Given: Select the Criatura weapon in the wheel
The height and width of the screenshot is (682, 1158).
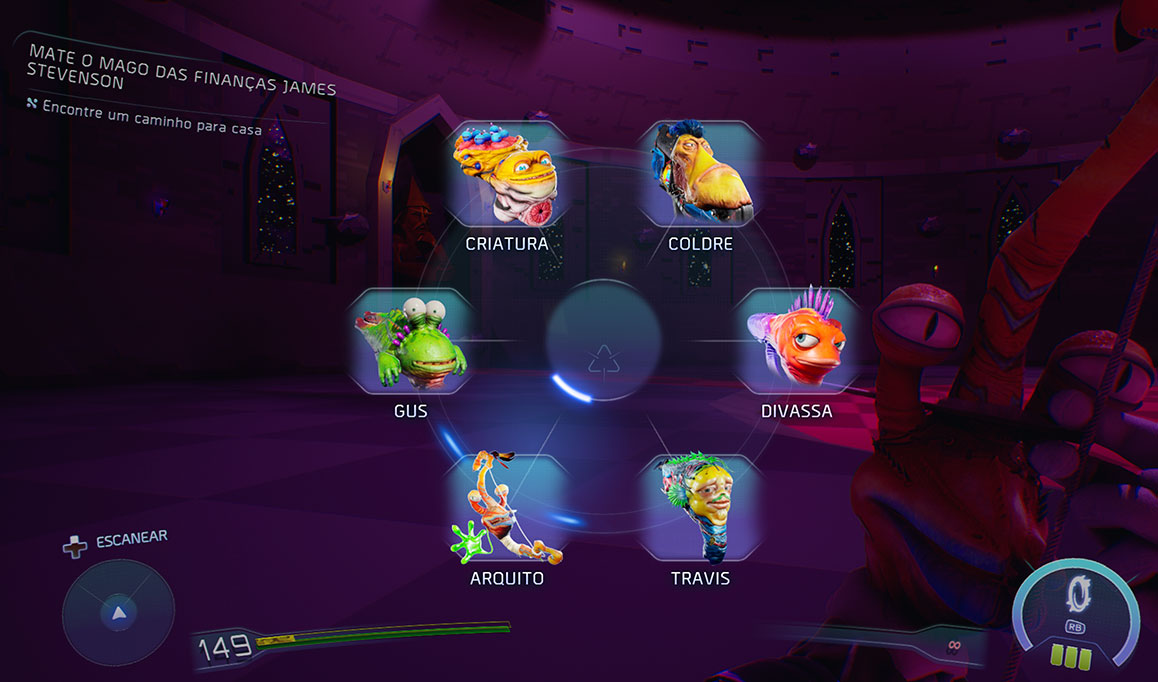Looking at the screenshot, I should coord(507,176).
